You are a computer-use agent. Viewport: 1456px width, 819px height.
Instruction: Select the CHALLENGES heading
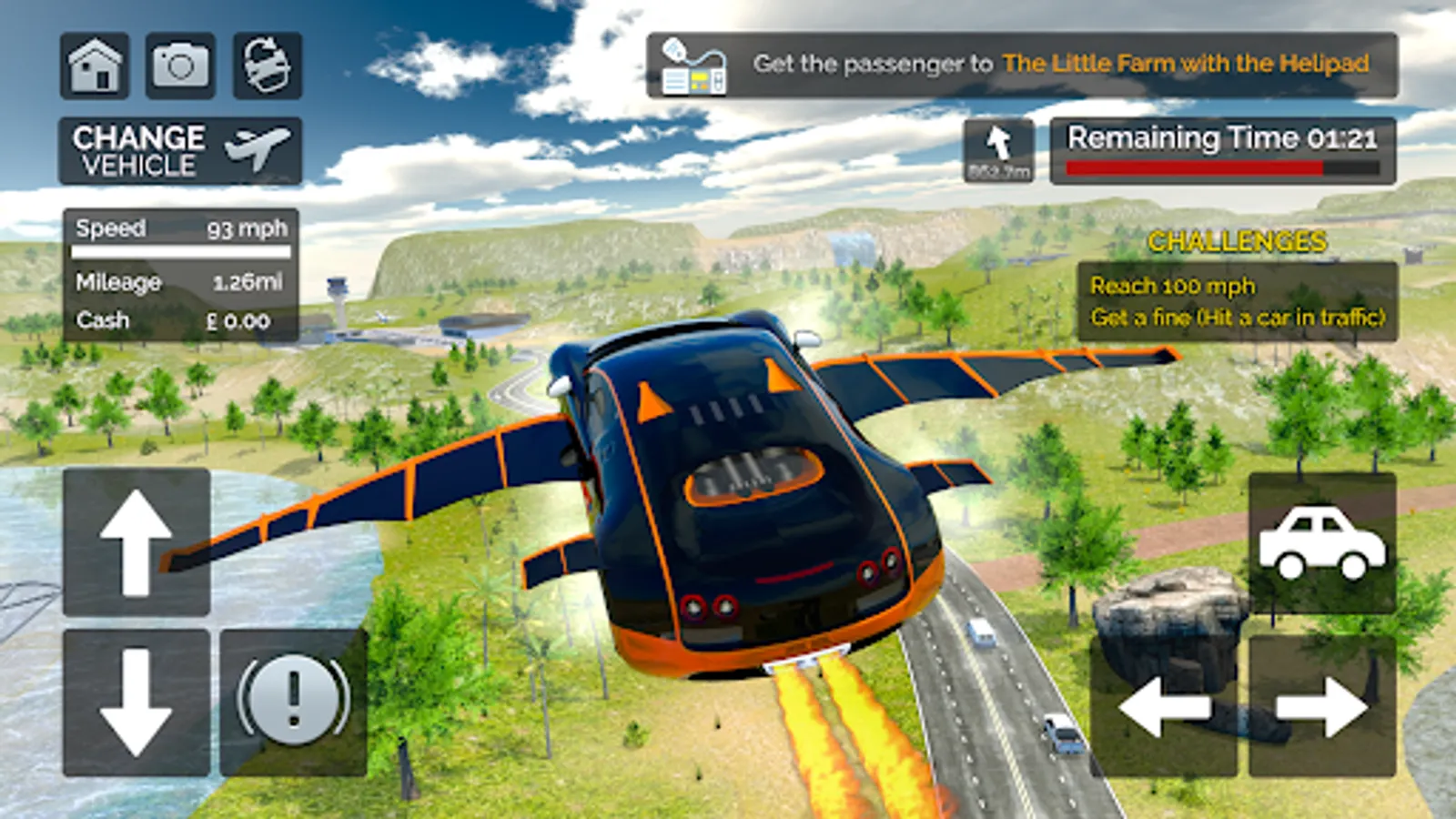(x=1236, y=242)
